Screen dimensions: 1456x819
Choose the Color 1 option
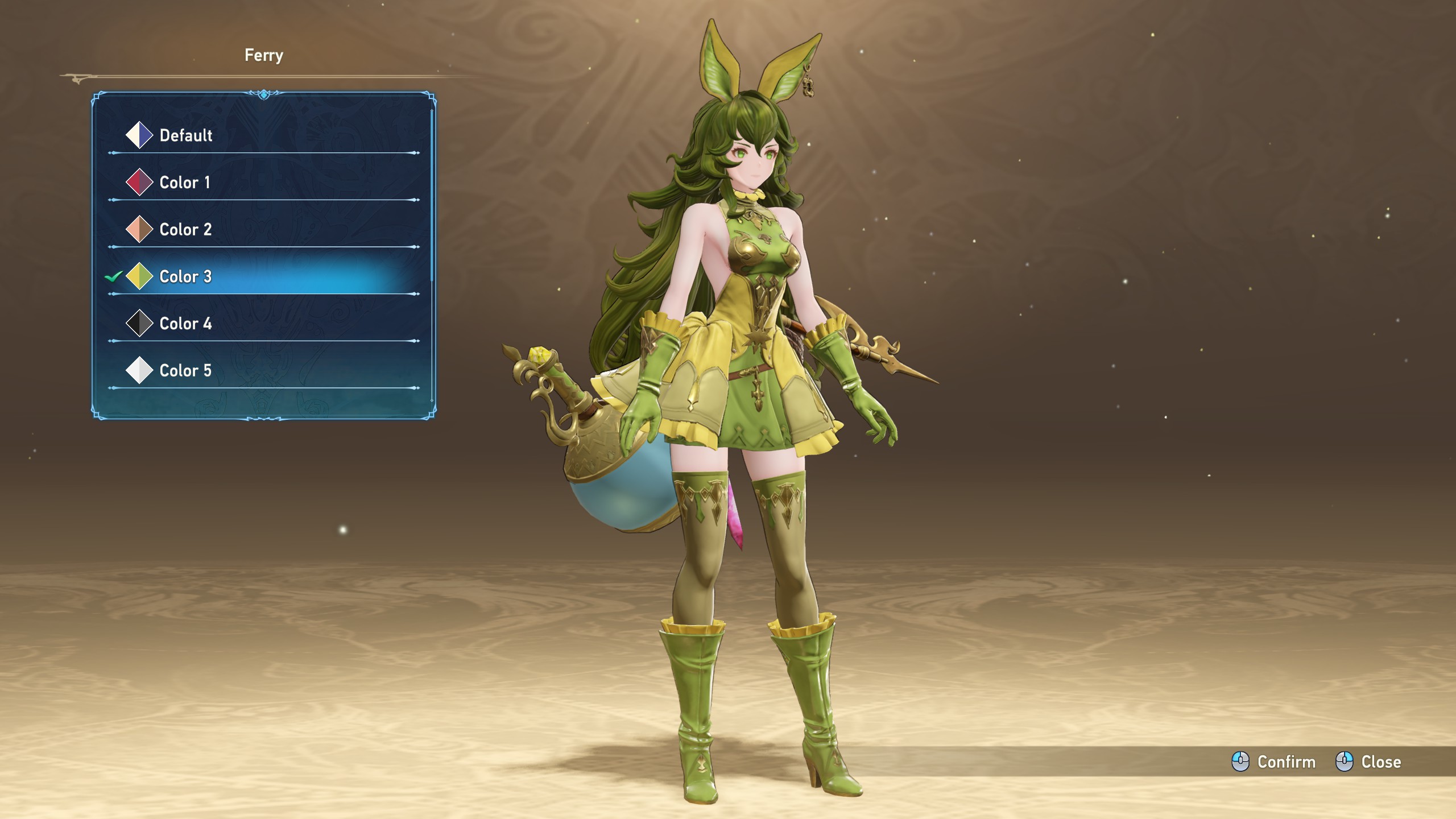pyautogui.click(x=184, y=183)
